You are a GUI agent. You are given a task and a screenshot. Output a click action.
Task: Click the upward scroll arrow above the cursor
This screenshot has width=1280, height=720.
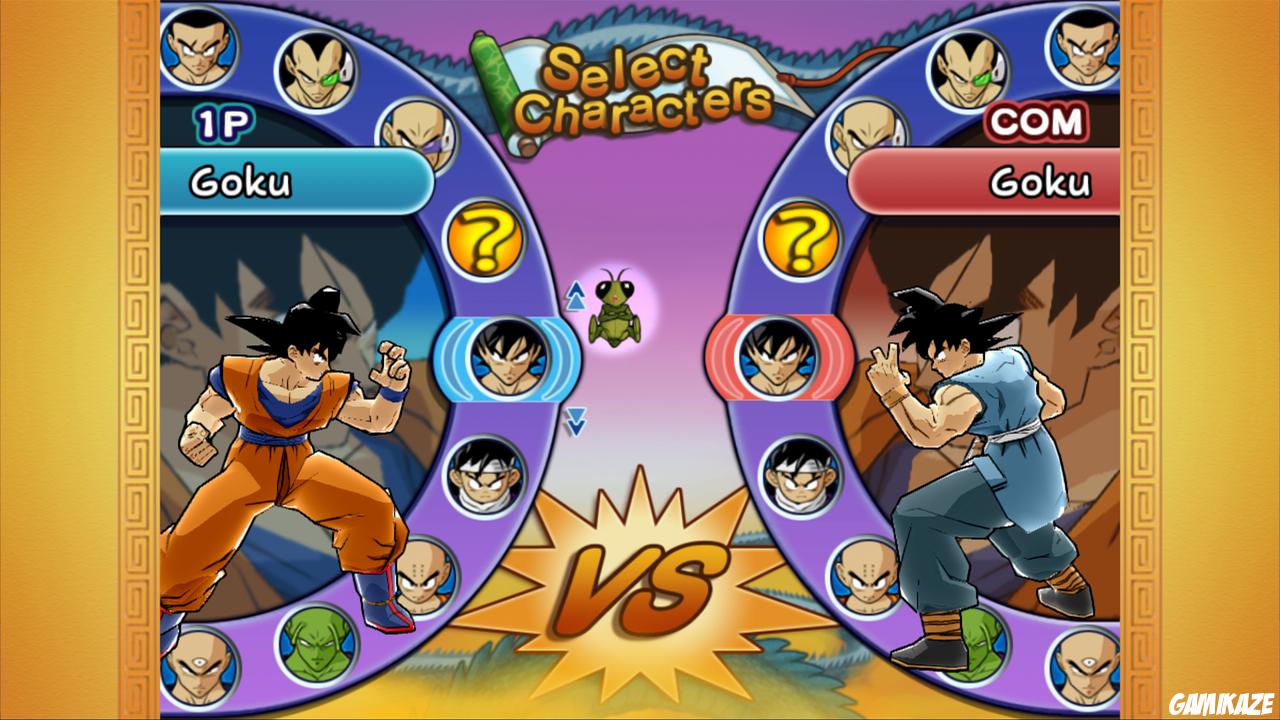pyautogui.click(x=578, y=293)
